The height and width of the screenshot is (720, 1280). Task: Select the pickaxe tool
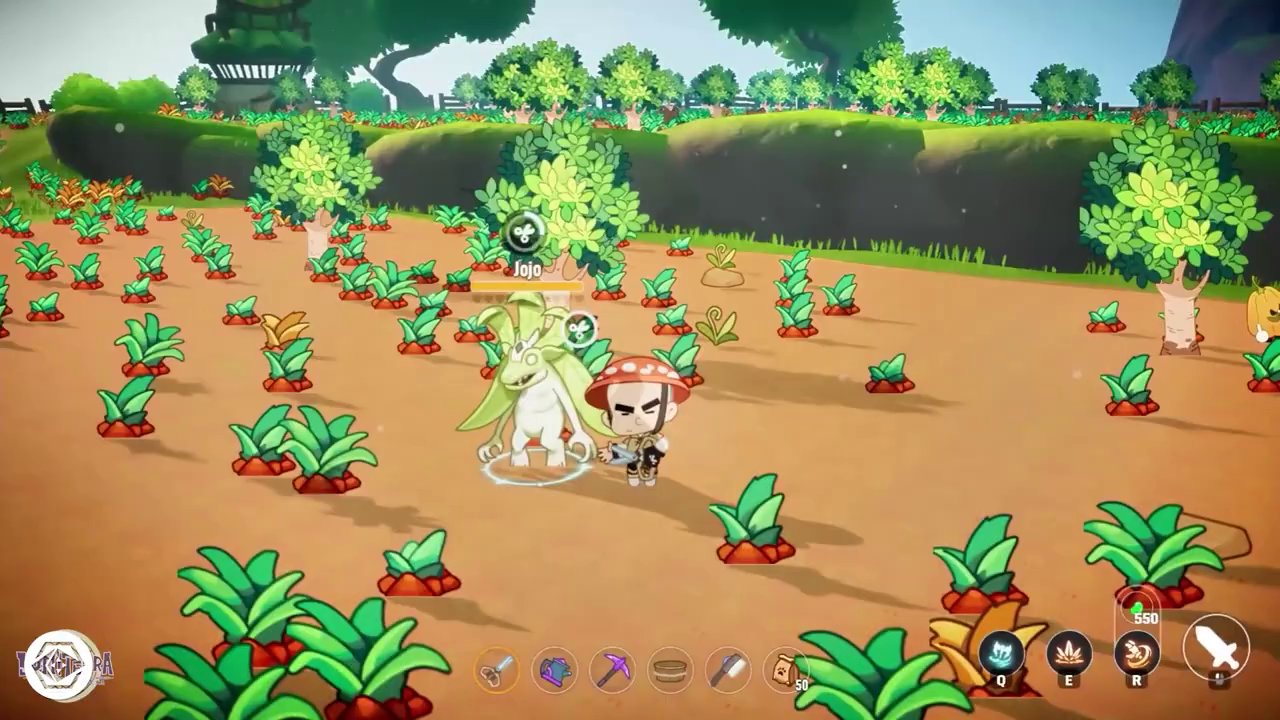coord(613,670)
